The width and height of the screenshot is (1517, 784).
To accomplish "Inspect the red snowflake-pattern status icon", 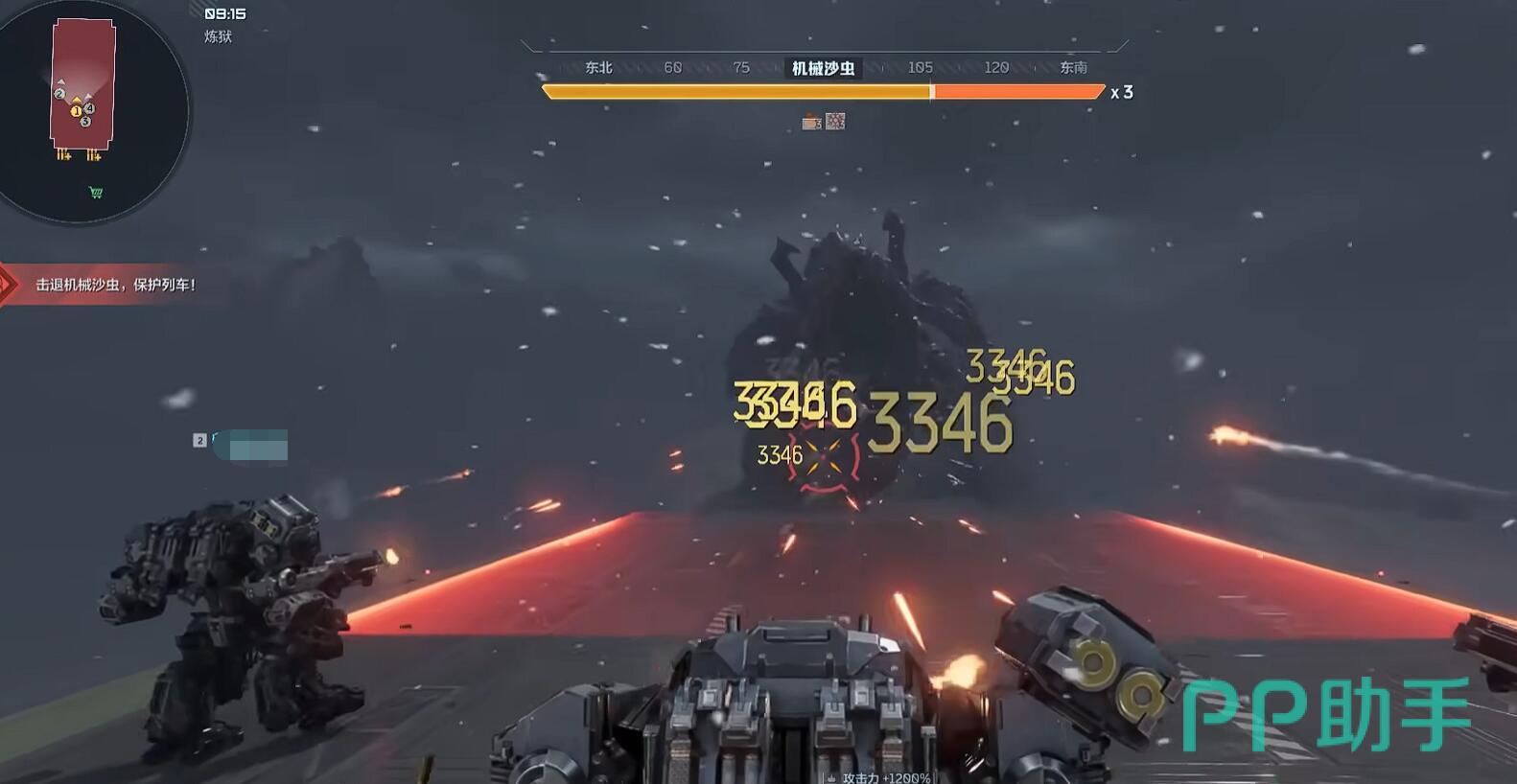I will (836, 122).
